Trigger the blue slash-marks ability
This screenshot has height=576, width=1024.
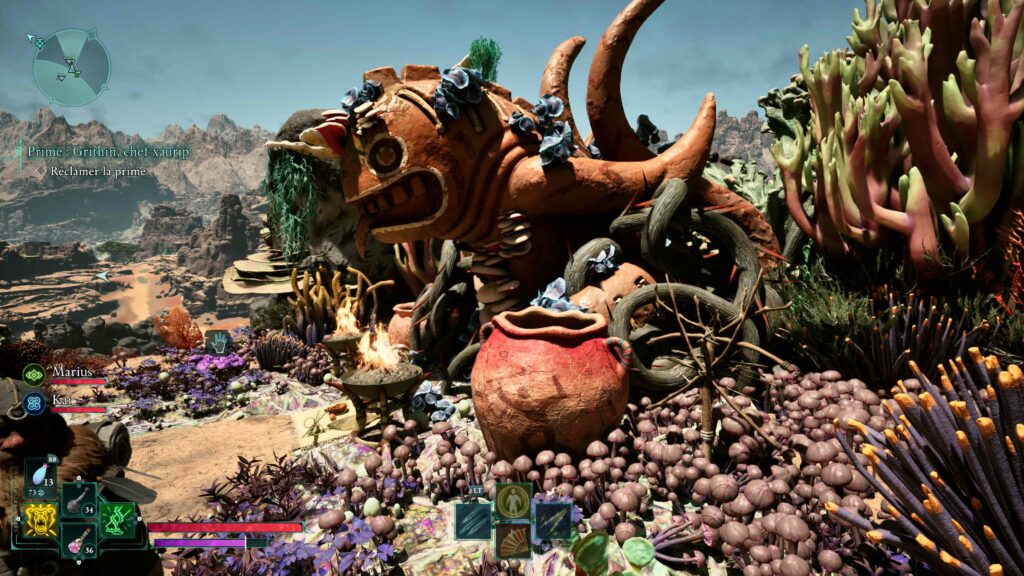[474, 521]
